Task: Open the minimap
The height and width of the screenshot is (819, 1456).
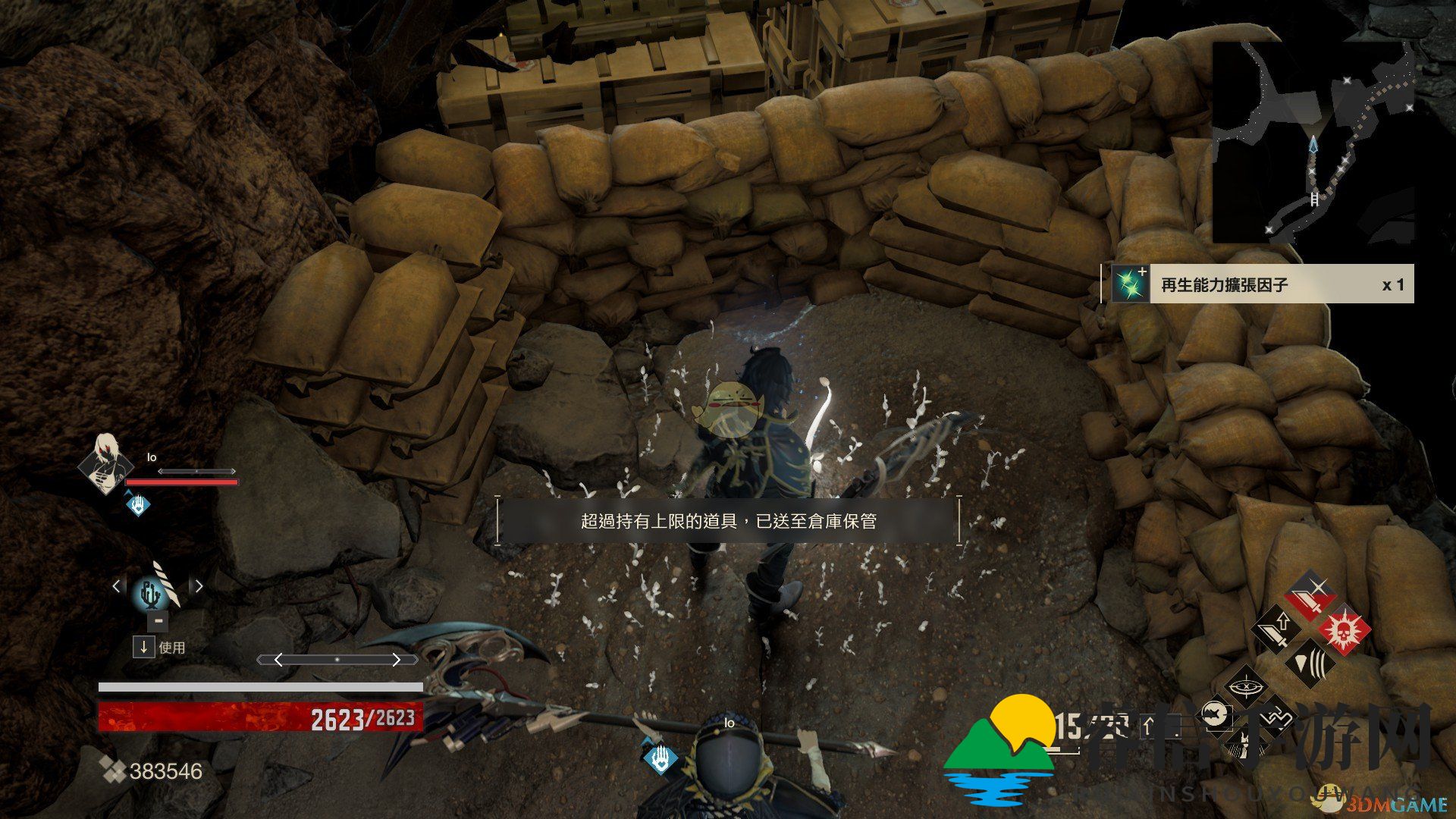Action: (x=1313, y=143)
